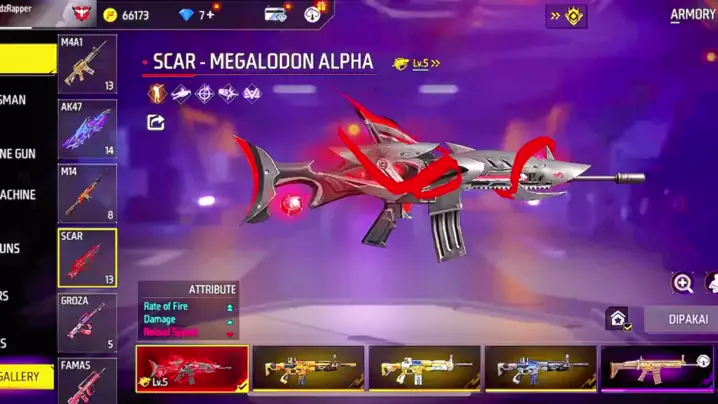Click the yellow rank badge icon
The height and width of the screenshot is (404, 718).
tap(567, 16)
